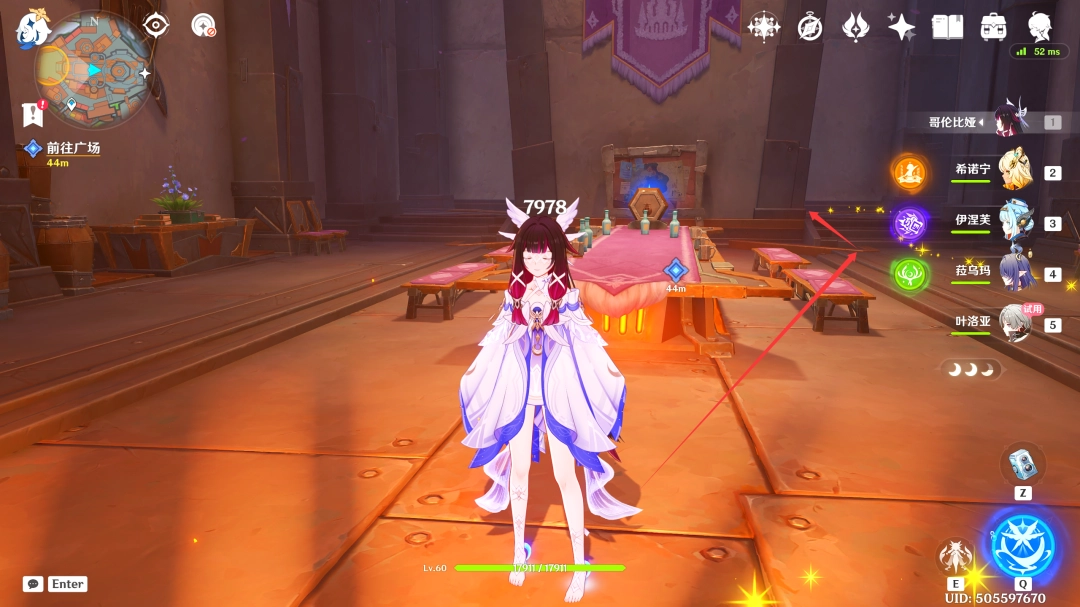
Task: Open the Paimon menu
Action: [31, 28]
